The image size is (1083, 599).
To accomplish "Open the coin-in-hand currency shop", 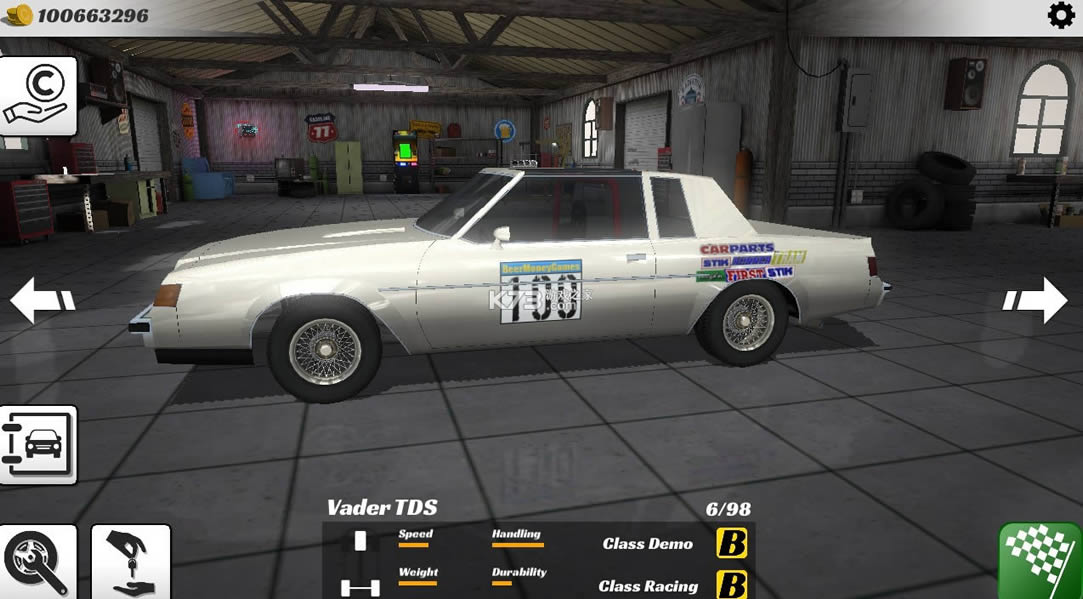I will pyautogui.click(x=37, y=95).
